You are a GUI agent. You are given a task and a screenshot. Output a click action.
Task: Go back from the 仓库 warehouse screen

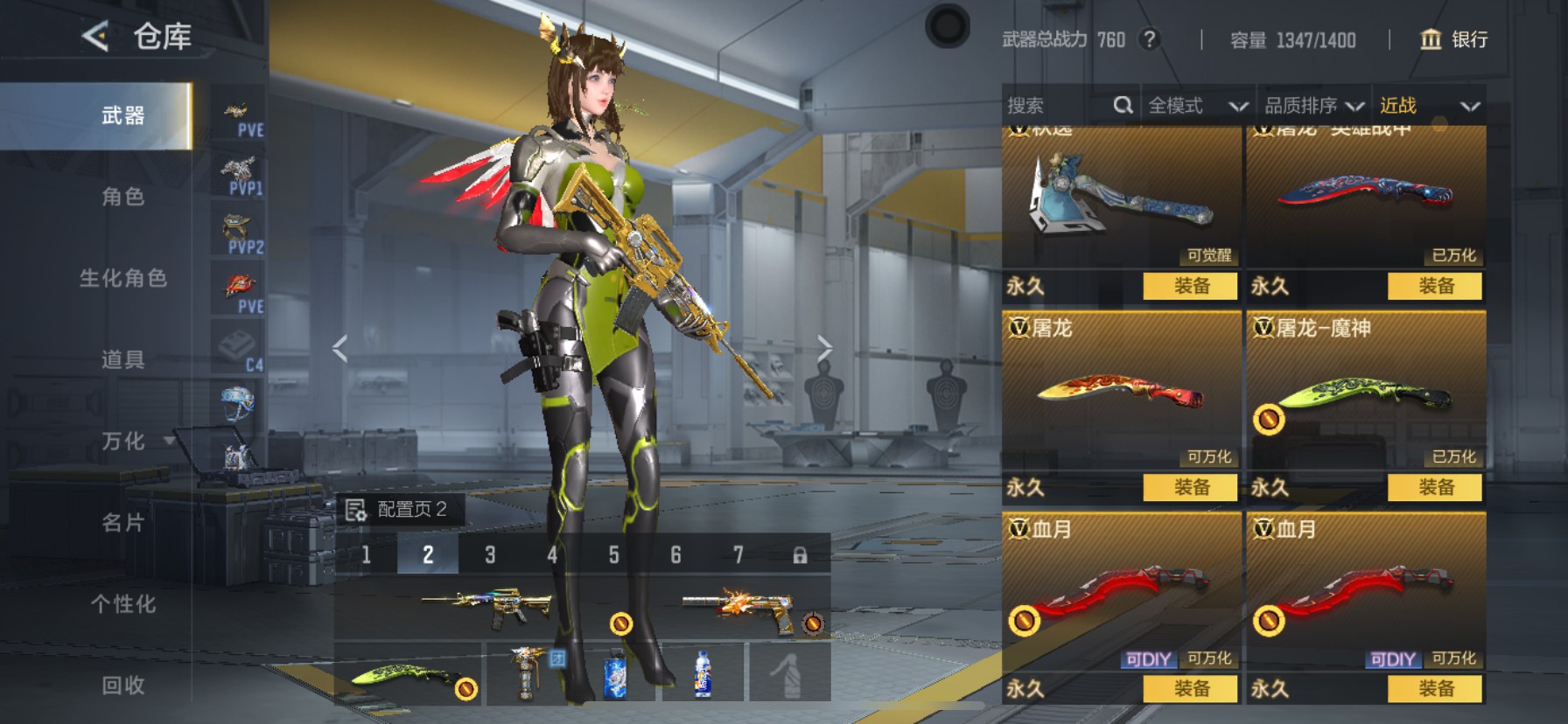coord(95,37)
